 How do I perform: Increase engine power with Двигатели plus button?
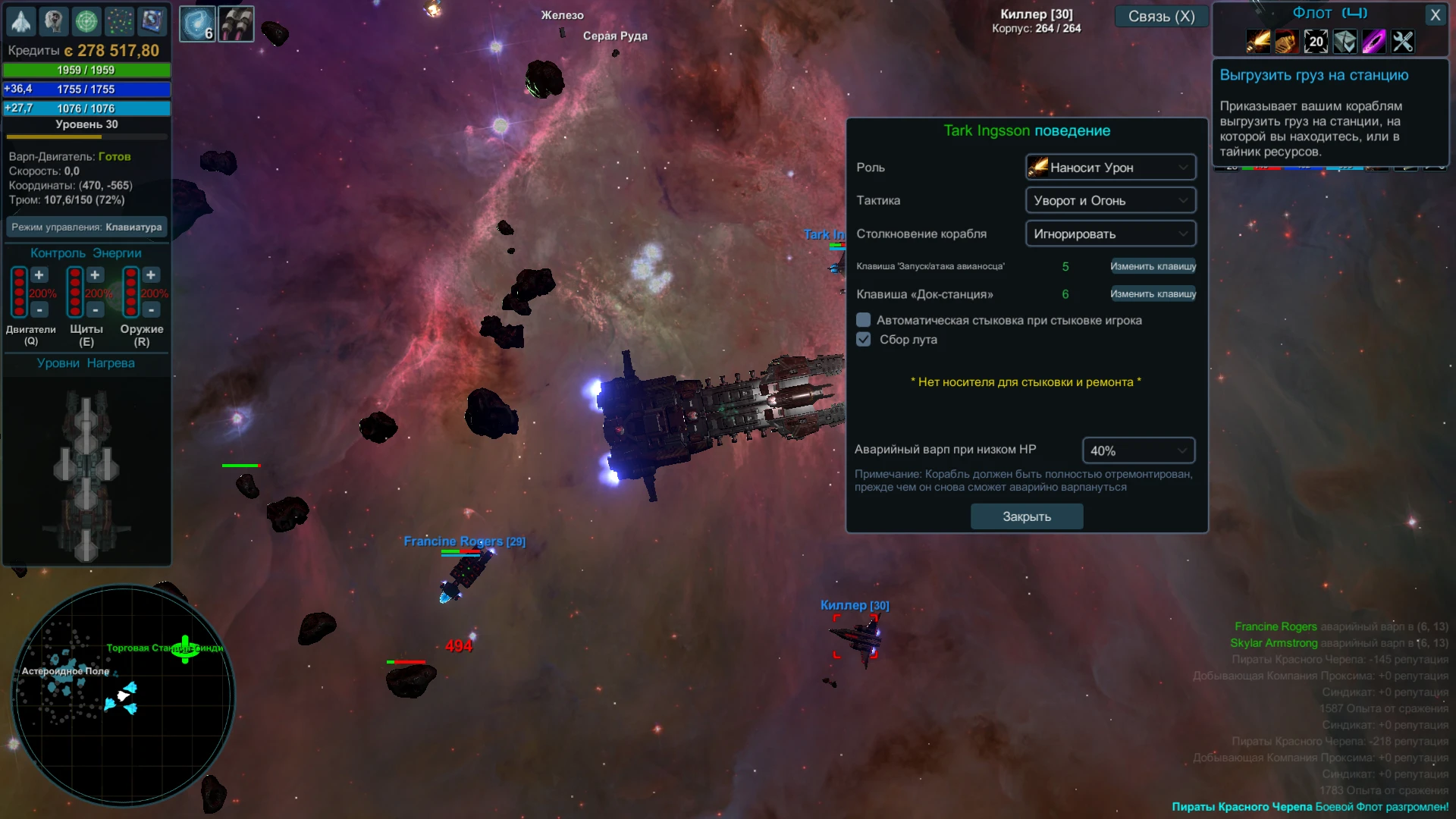(x=40, y=275)
